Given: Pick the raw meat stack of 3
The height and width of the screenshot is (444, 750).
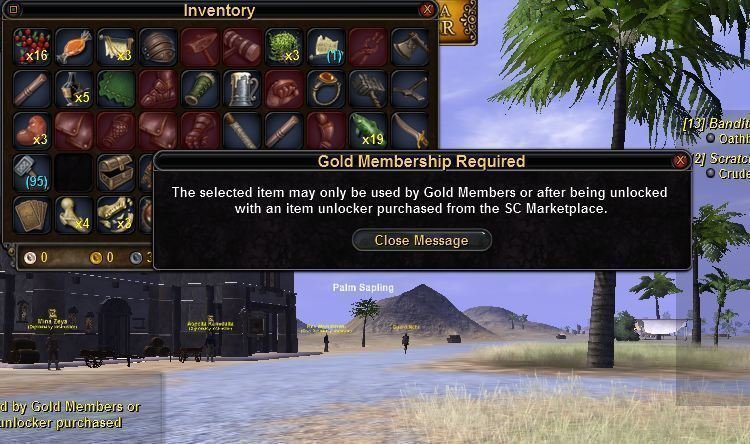Looking at the screenshot, I should (31, 130).
